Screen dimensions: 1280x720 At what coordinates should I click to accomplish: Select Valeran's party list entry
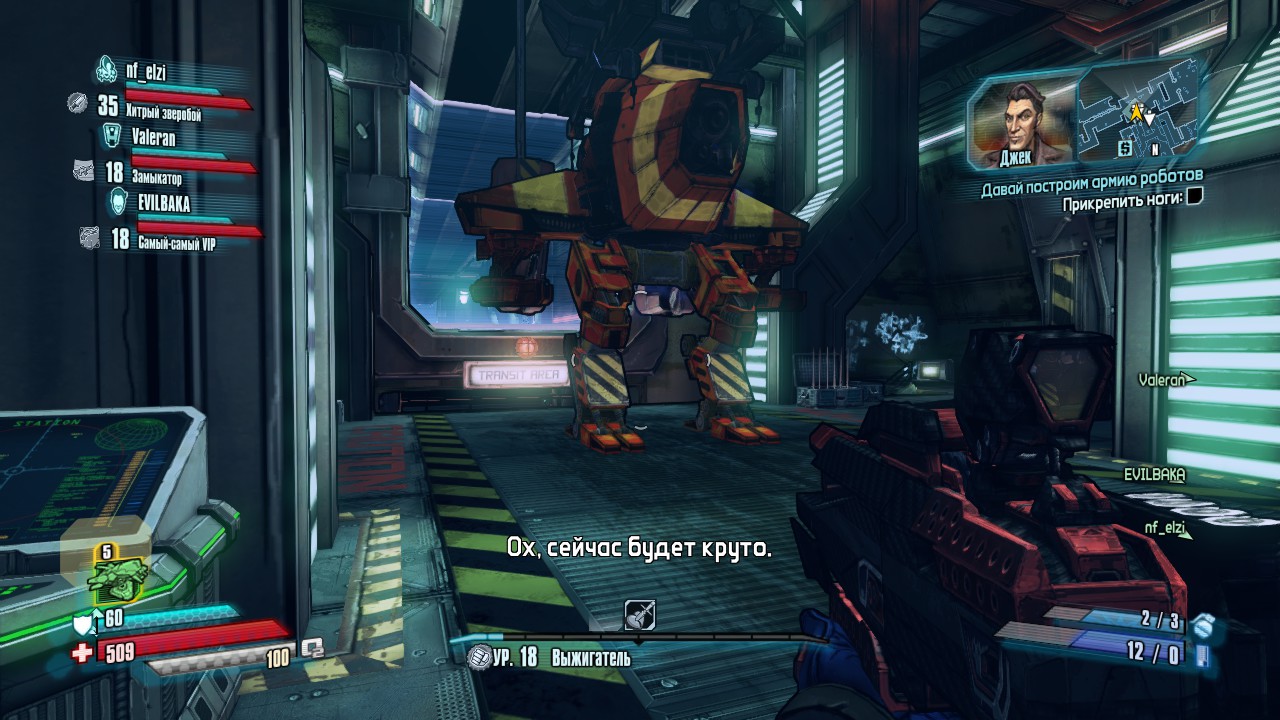click(x=153, y=137)
